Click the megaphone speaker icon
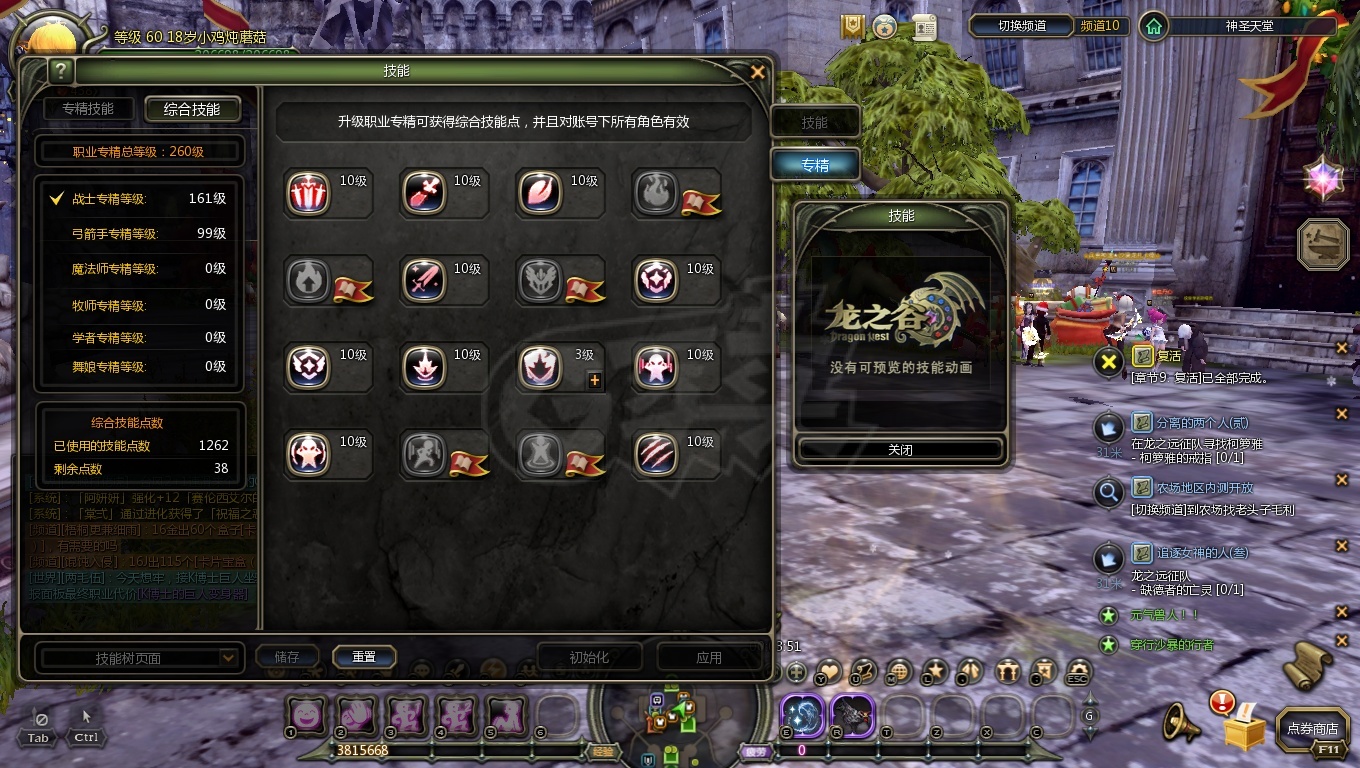Viewport: 1360px width, 768px height. click(x=1181, y=723)
